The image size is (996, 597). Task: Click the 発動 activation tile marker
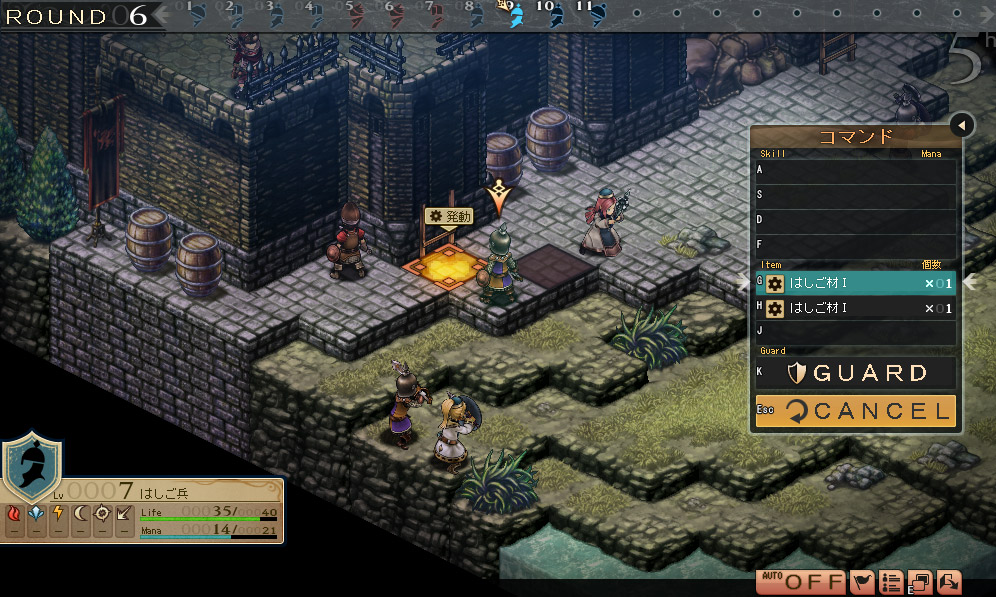point(446,216)
